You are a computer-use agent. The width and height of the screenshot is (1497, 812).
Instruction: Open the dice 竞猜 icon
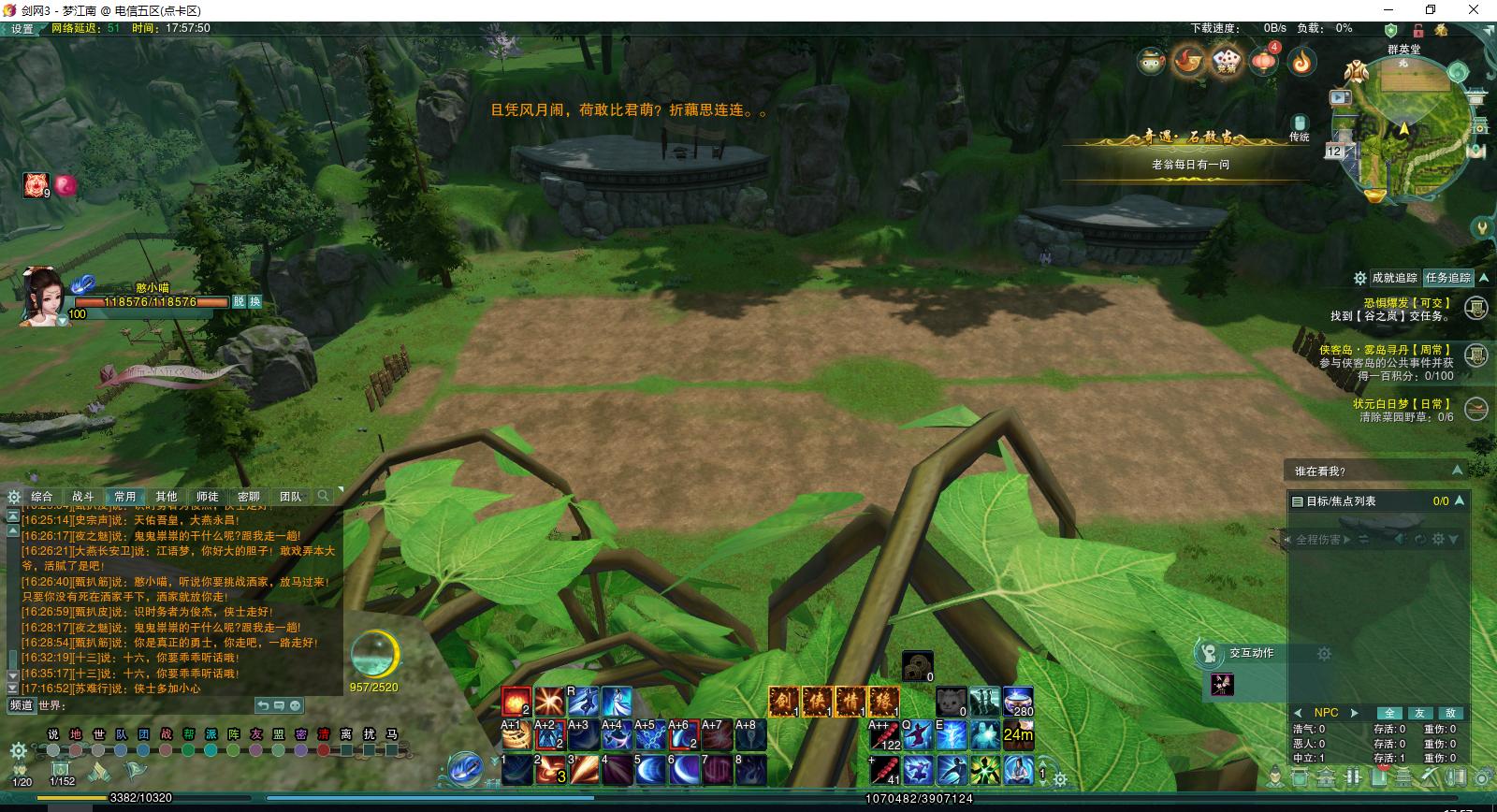pyautogui.click(x=1225, y=62)
